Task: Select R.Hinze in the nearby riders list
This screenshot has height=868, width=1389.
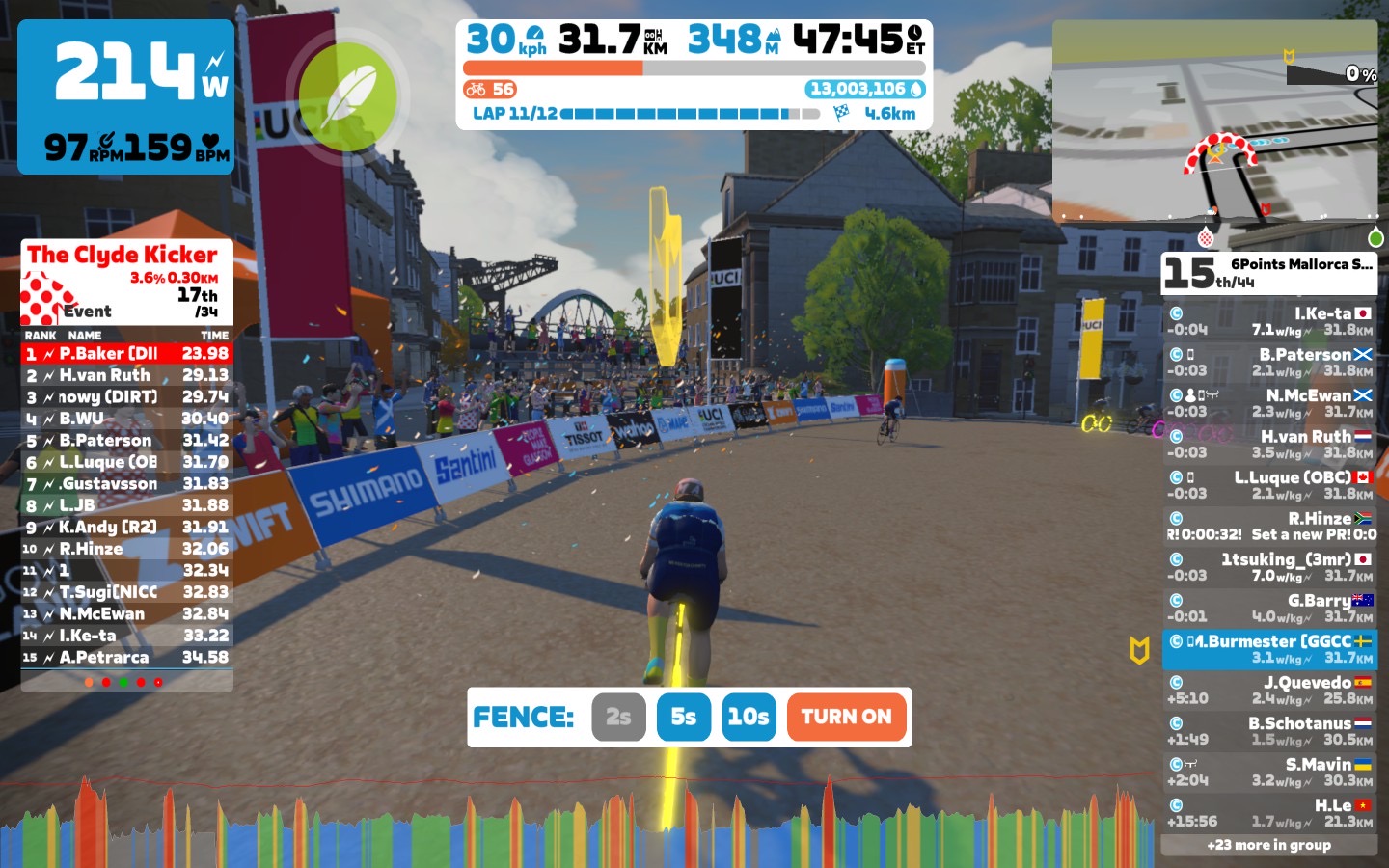Action: 1269,526
